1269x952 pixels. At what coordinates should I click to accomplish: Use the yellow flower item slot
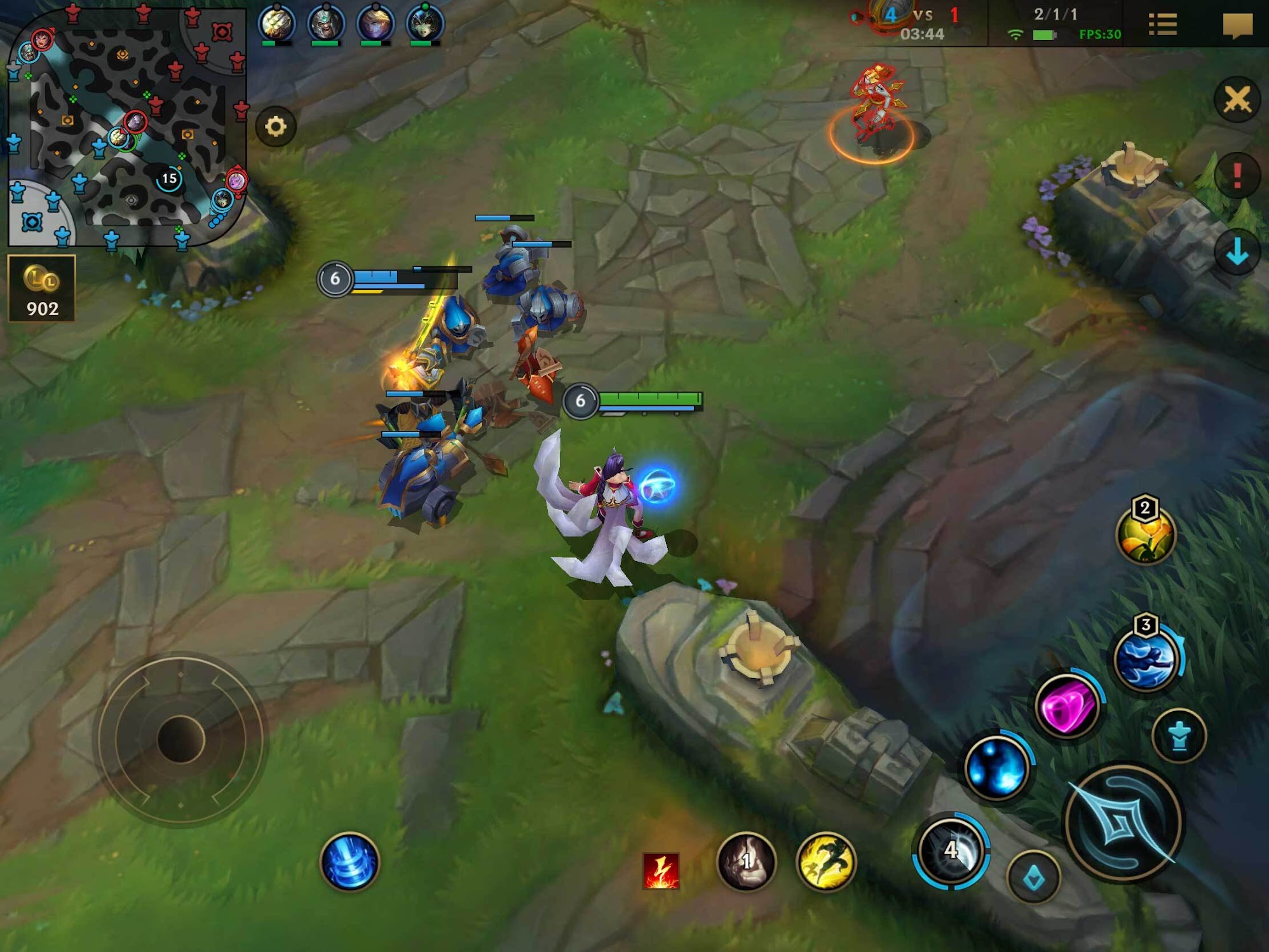pyautogui.click(x=1145, y=534)
